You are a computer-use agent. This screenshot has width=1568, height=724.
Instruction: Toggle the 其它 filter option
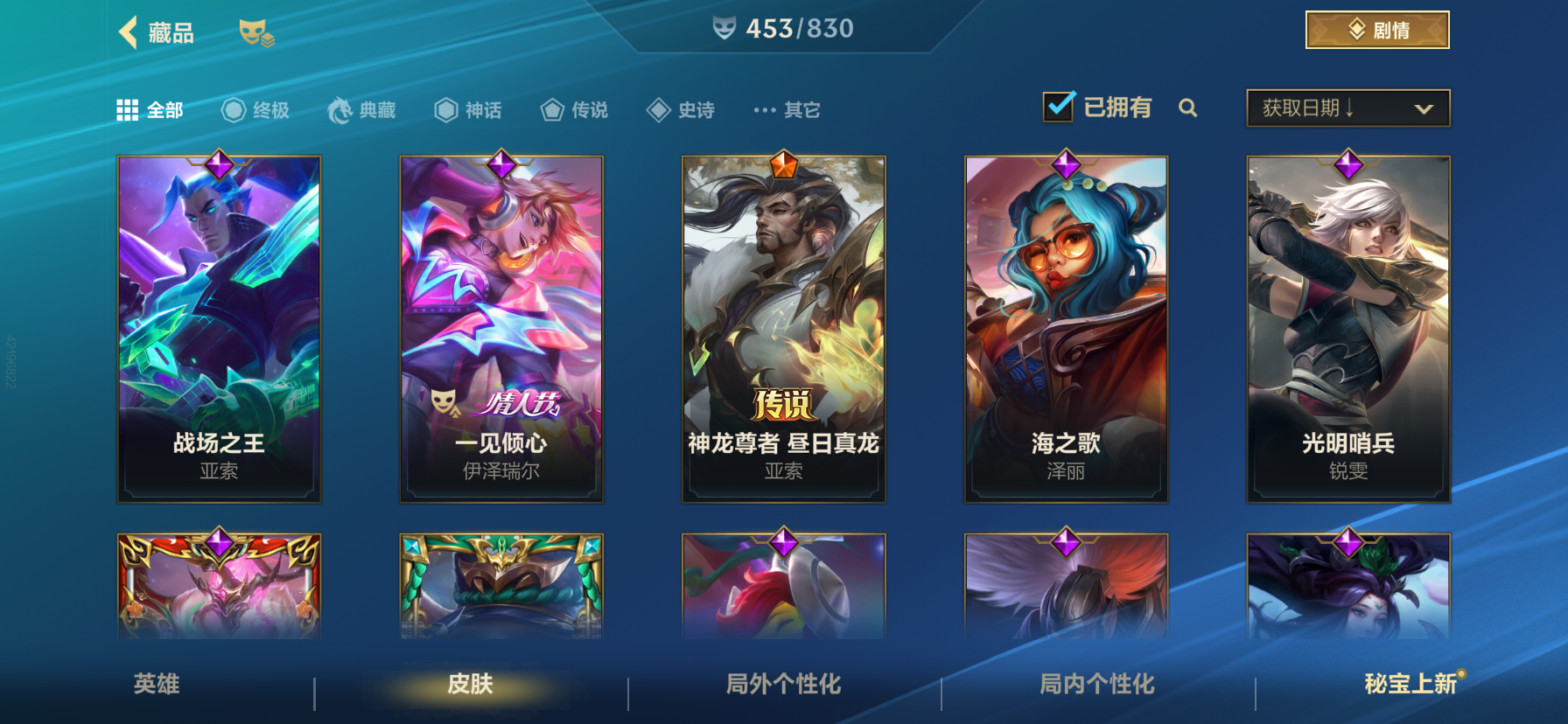point(763,108)
